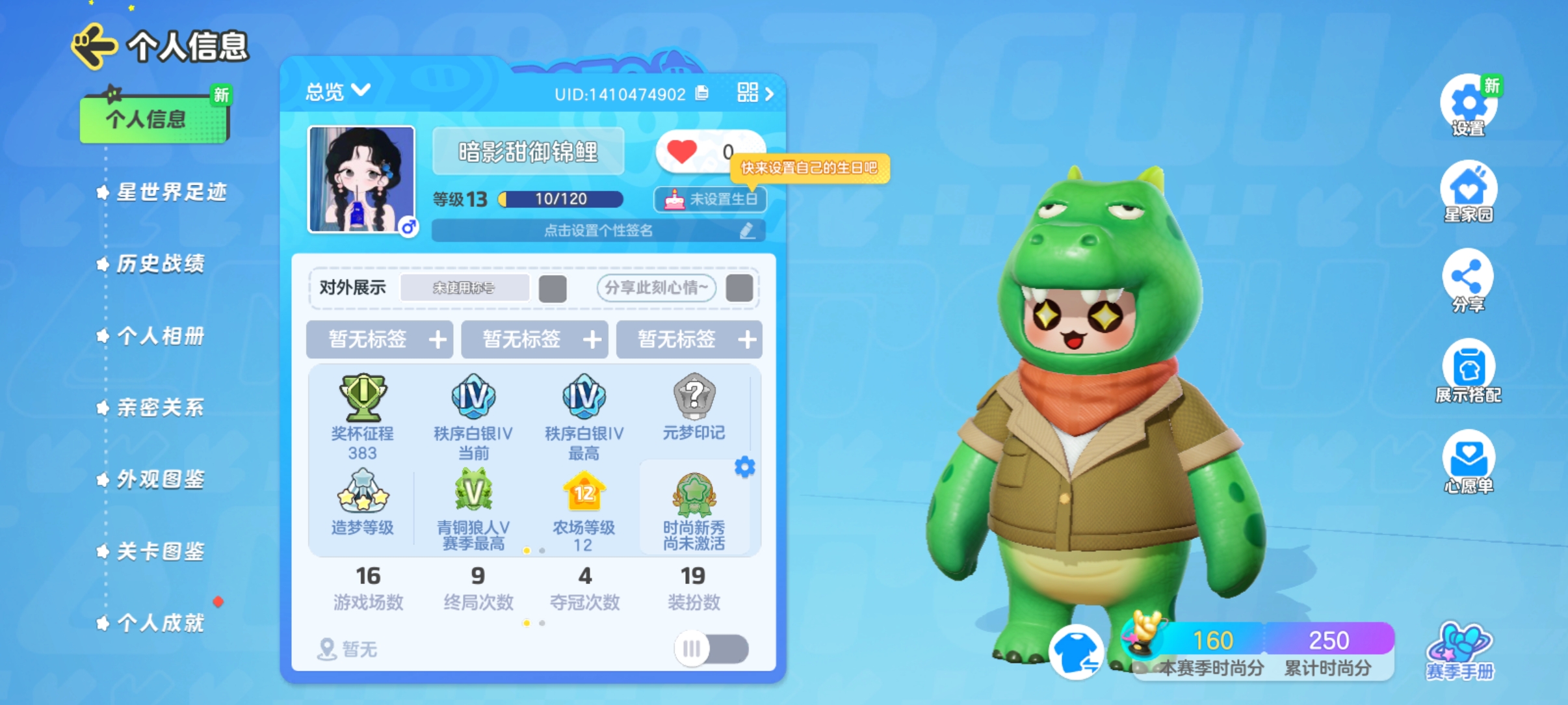Open 展示搭配 outfit display
The width and height of the screenshot is (1568, 705).
pyautogui.click(x=1468, y=371)
